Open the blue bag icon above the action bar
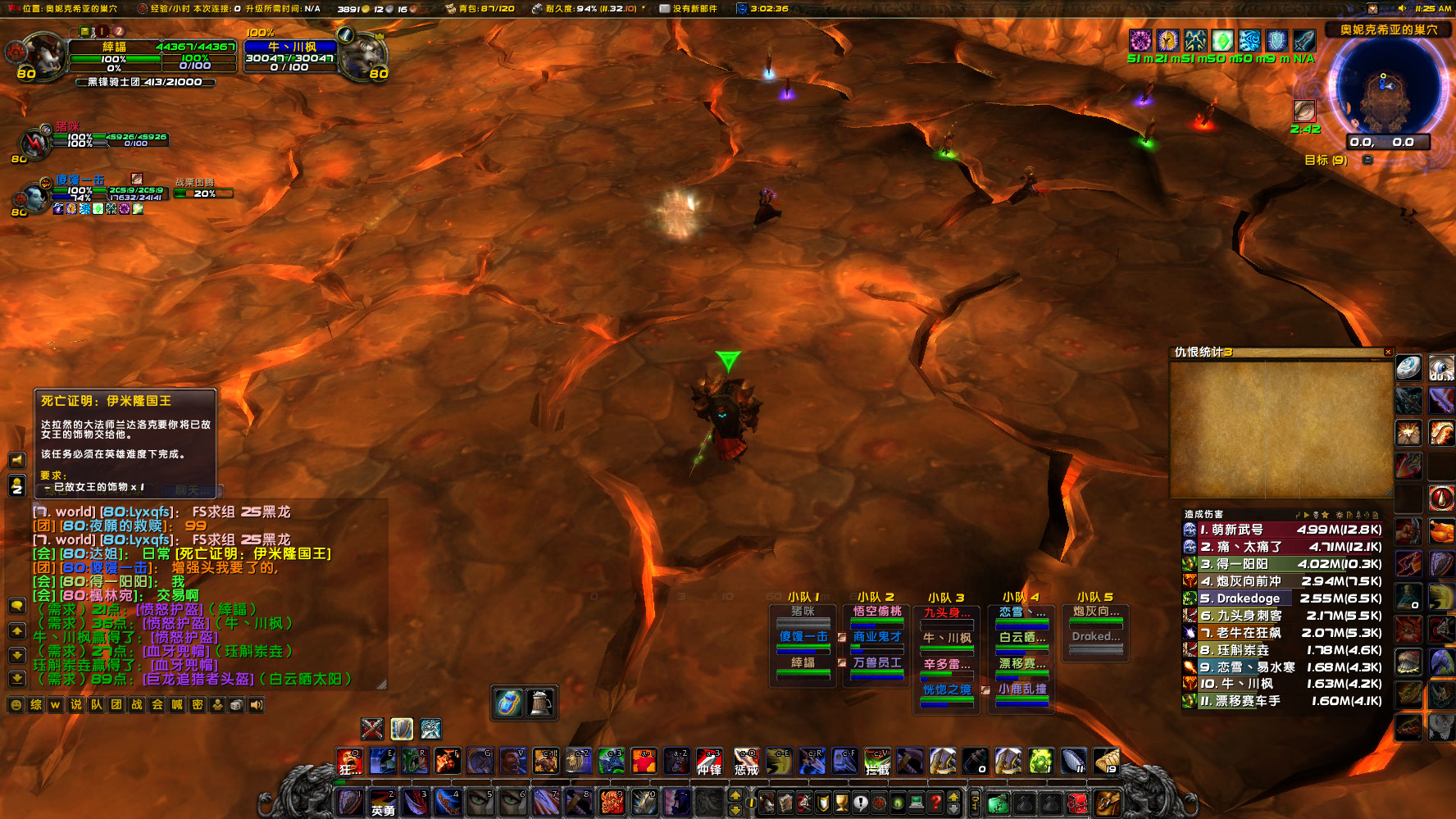The height and width of the screenshot is (819, 1456). (x=507, y=703)
